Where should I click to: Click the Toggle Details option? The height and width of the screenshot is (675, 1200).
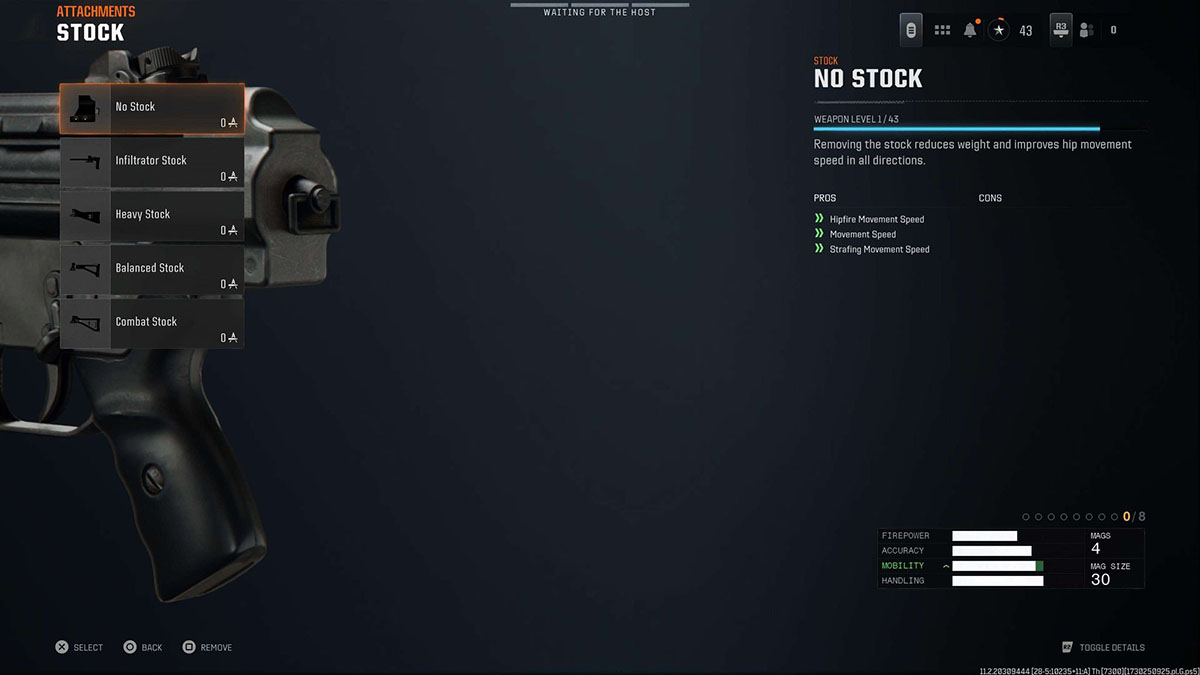click(1104, 648)
